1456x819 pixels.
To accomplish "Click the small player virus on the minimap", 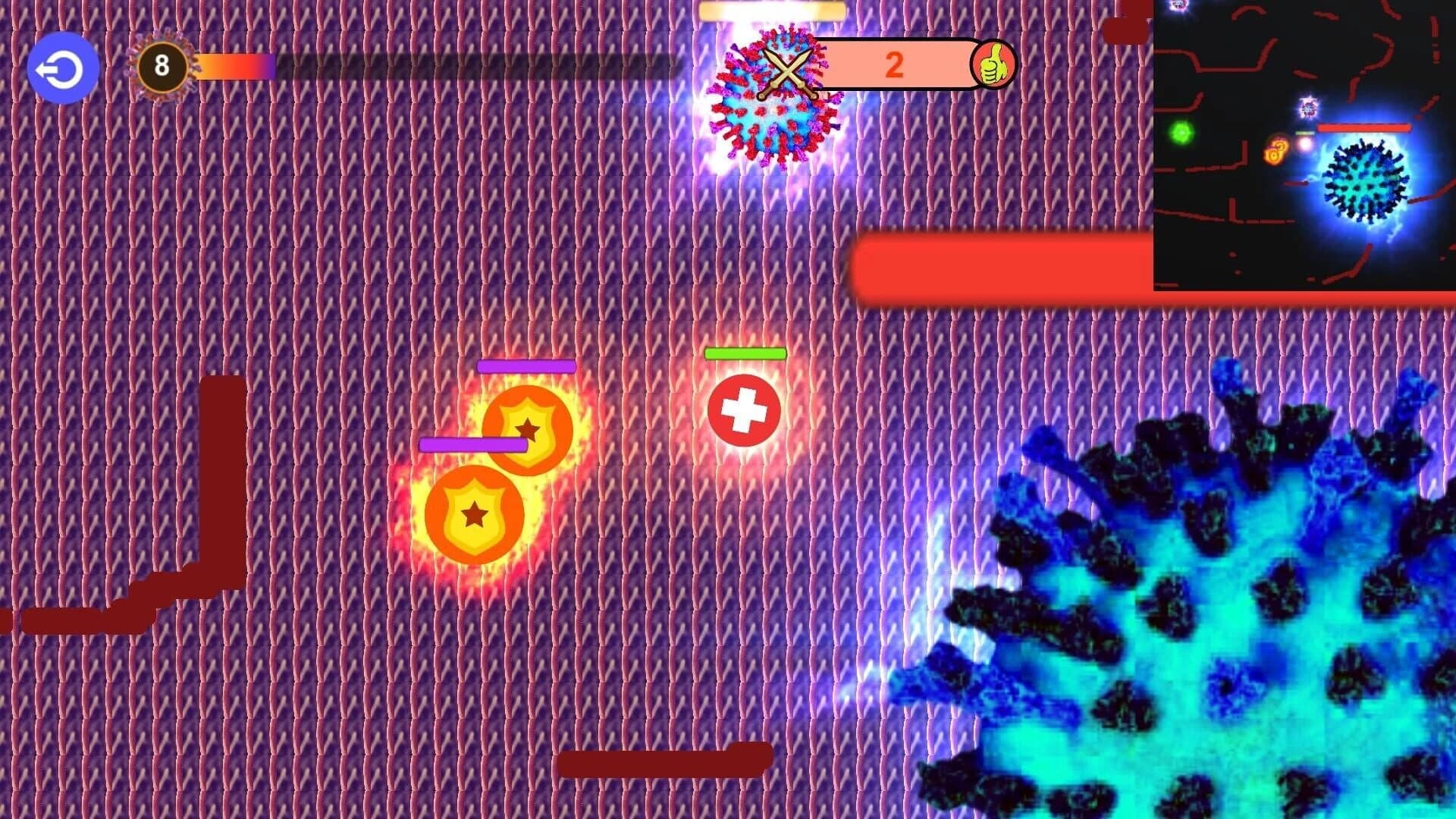I will click(x=1307, y=108).
